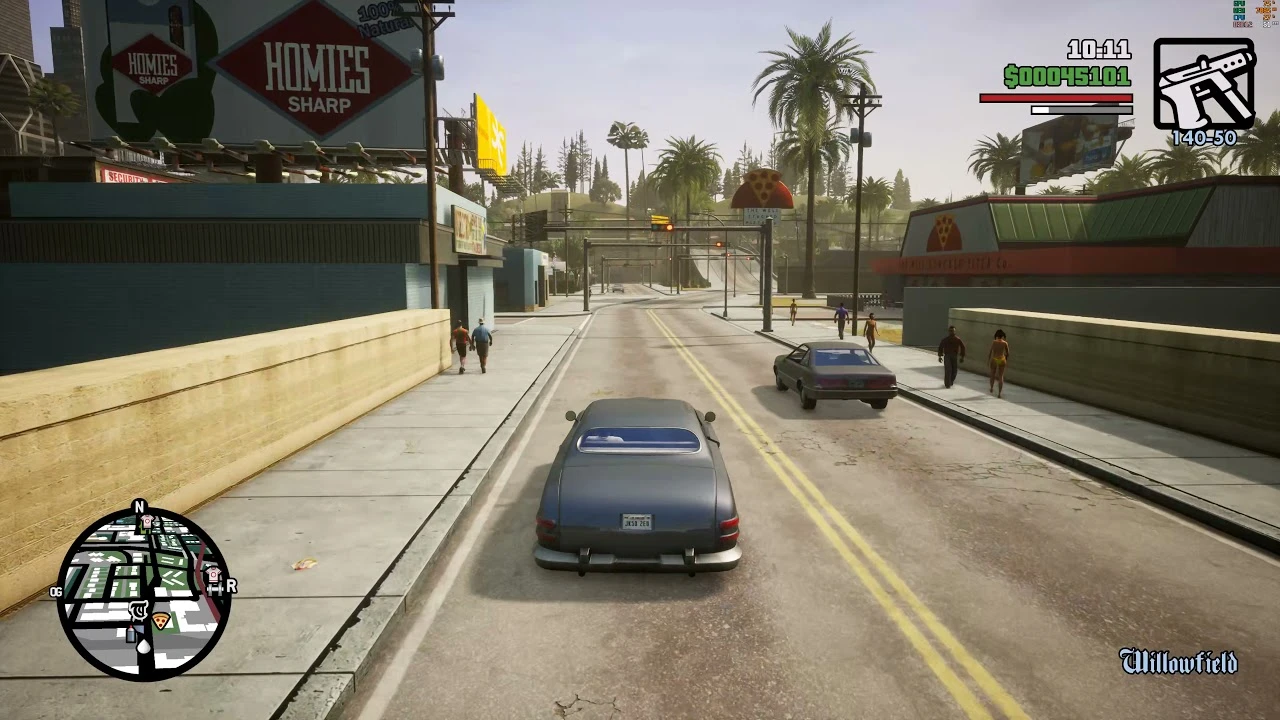
Task: Select the spray can icon on the radar
Action: coord(131,634)
